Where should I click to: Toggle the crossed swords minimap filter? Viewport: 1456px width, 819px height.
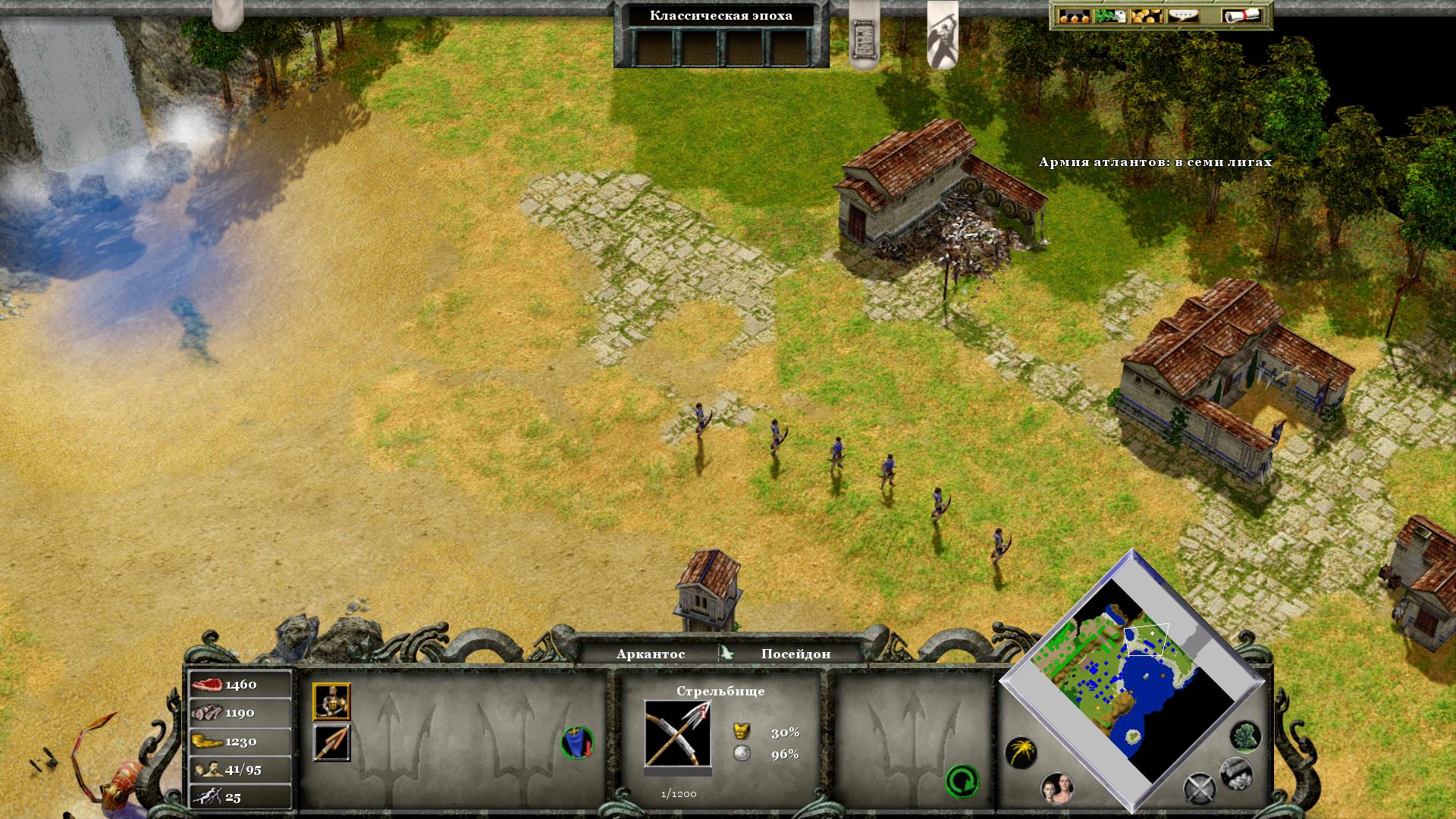(1200, 789)
